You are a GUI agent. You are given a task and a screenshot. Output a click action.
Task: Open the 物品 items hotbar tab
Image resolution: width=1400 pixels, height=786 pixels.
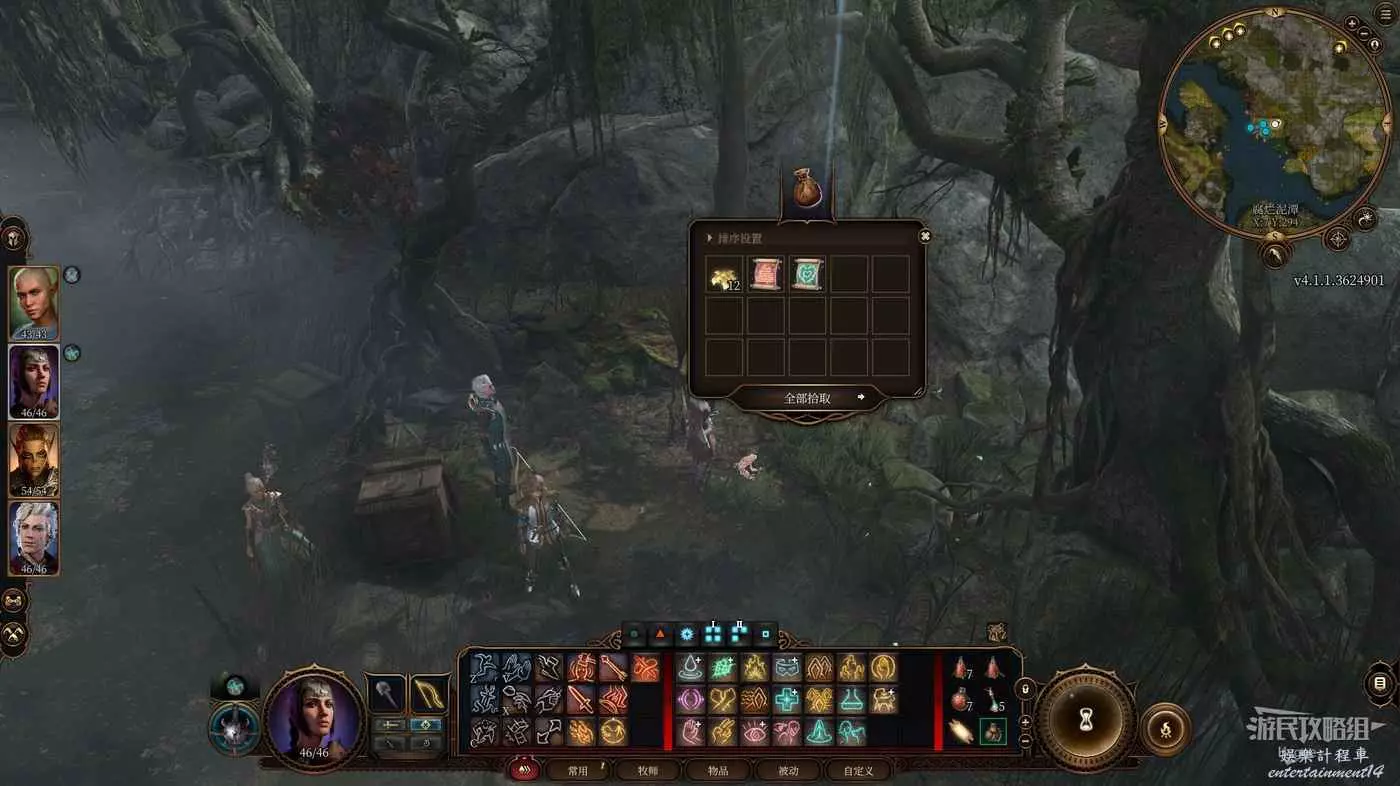[x=718, y=770]
